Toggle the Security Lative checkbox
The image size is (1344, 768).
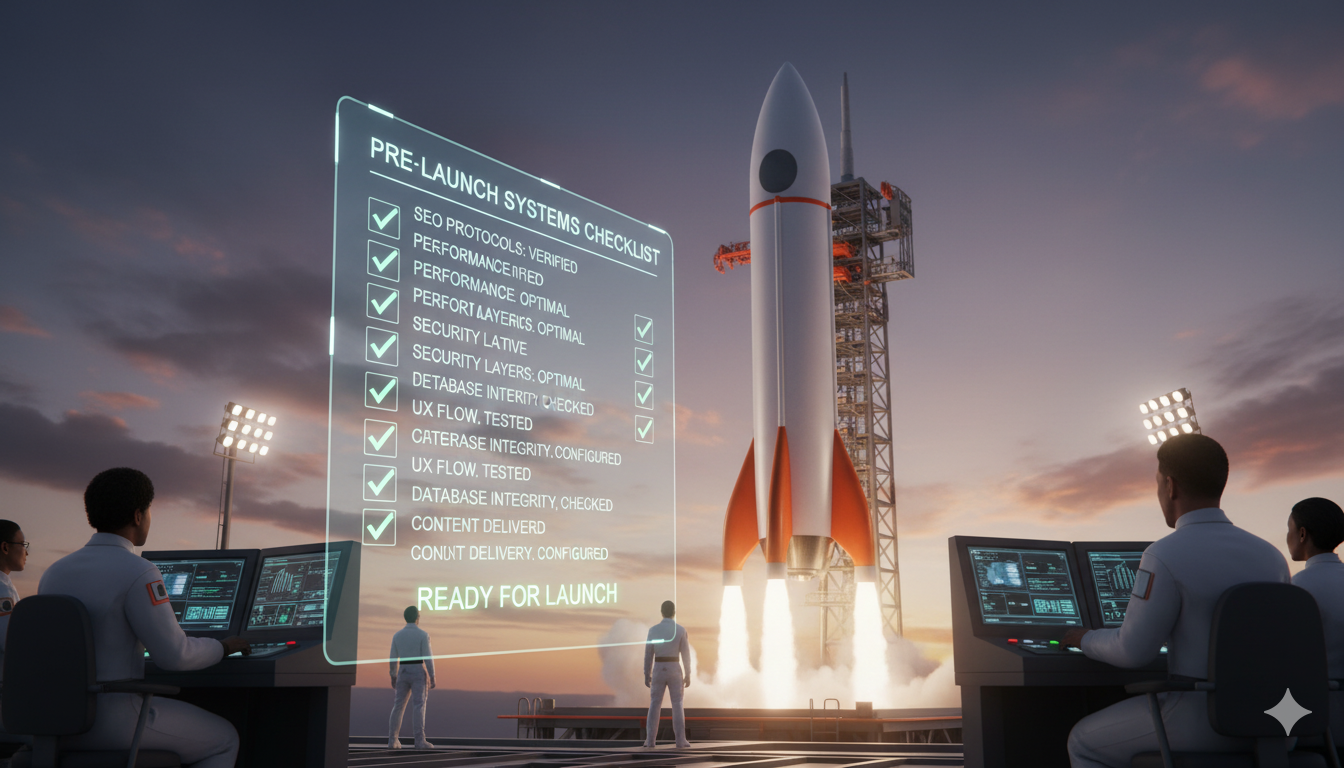[x=381, y=345]
